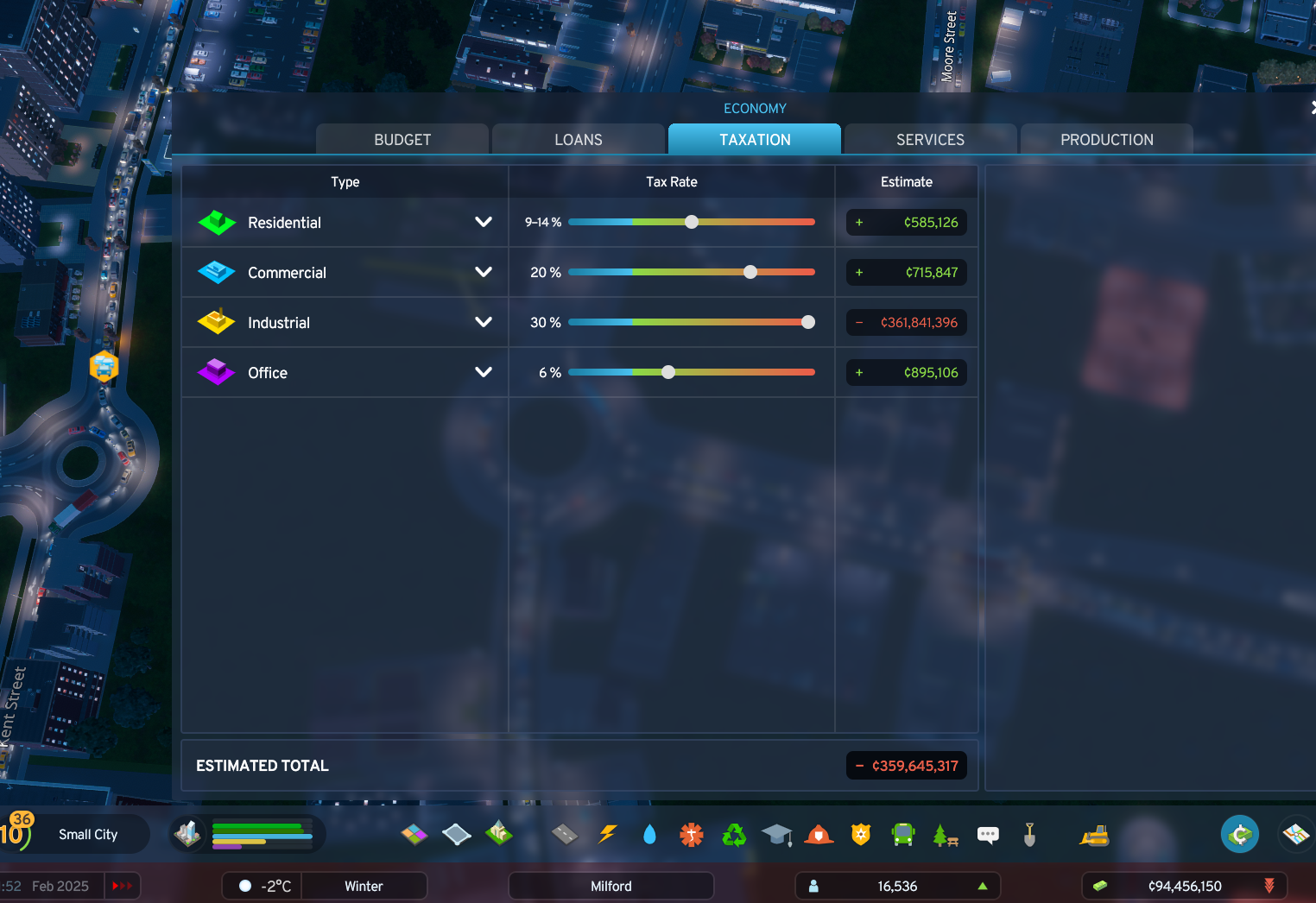This screenshot has width=1316, height=903.
Task: Open the Public Transport menu
Action: pos(902,834)
